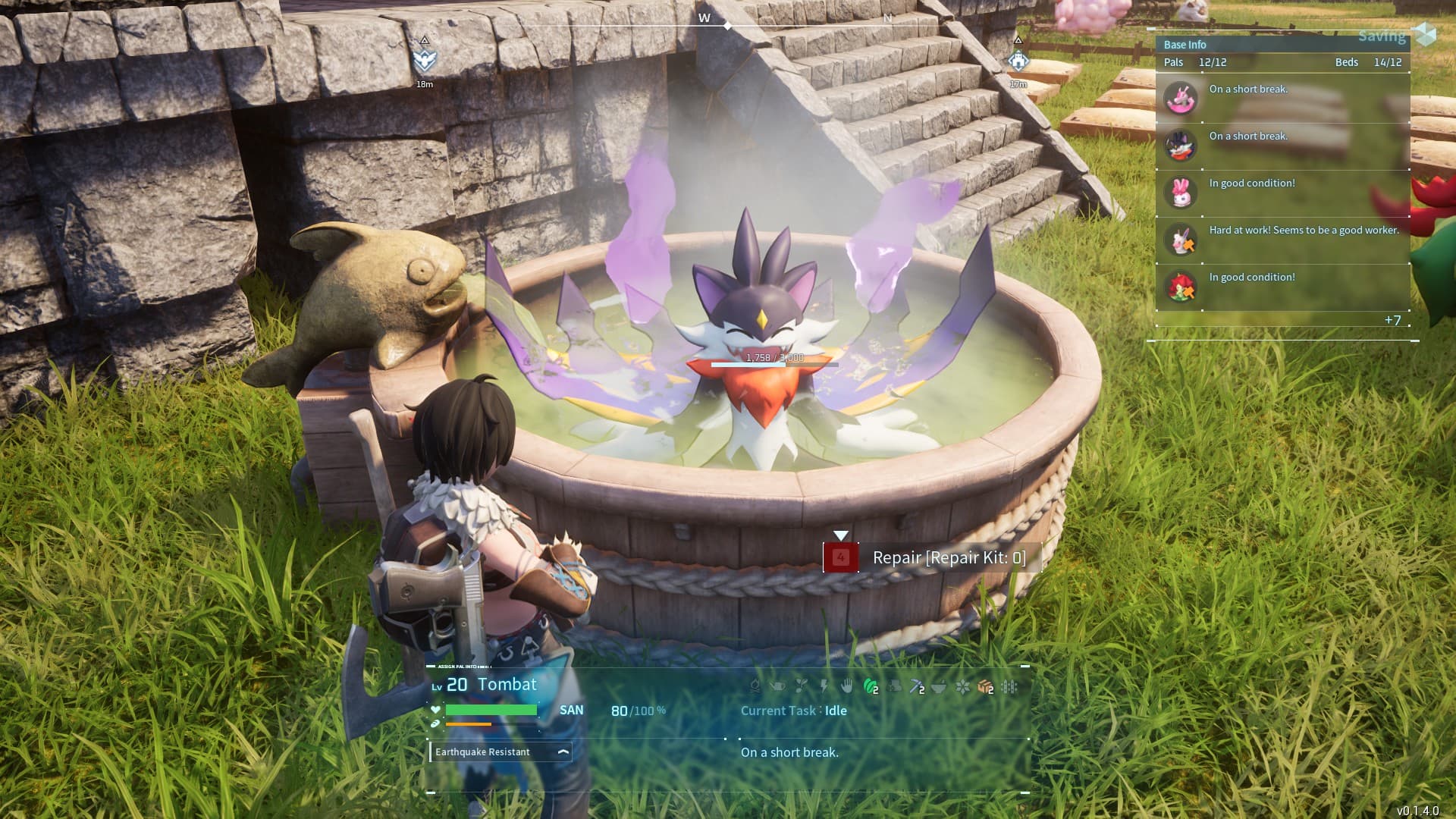Screen dimensions: 1456x819
Task: Click the shield waypoint marker on the compass
Action: coord(425,59)
